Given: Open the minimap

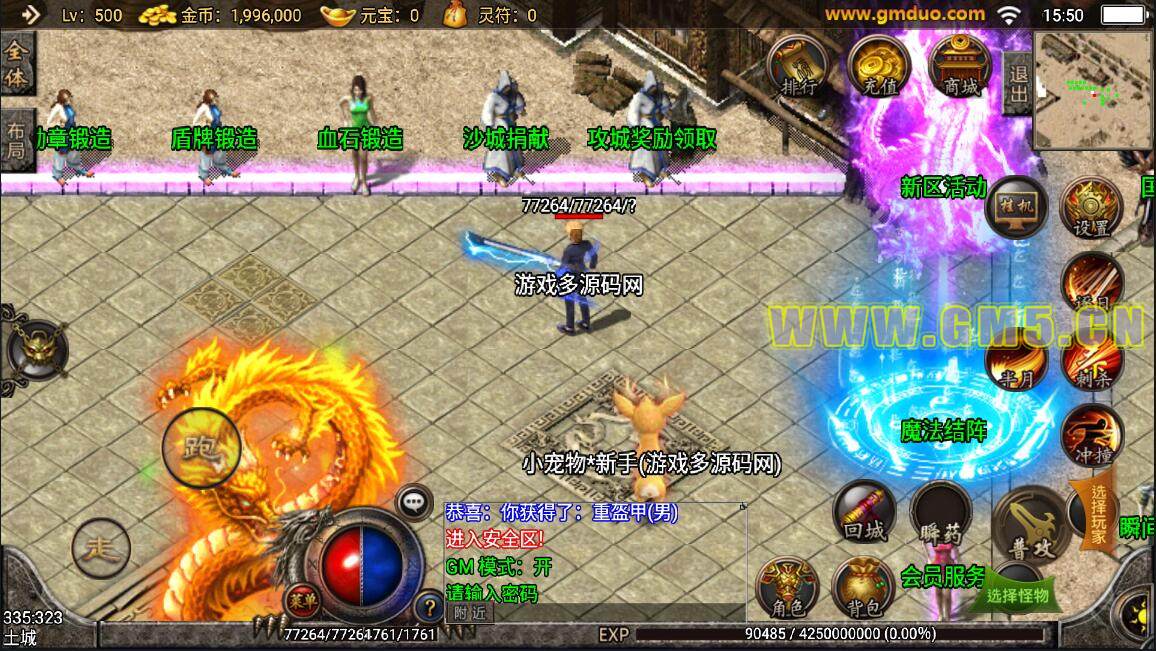Looking at the screenshot, I should (1093, 89).
